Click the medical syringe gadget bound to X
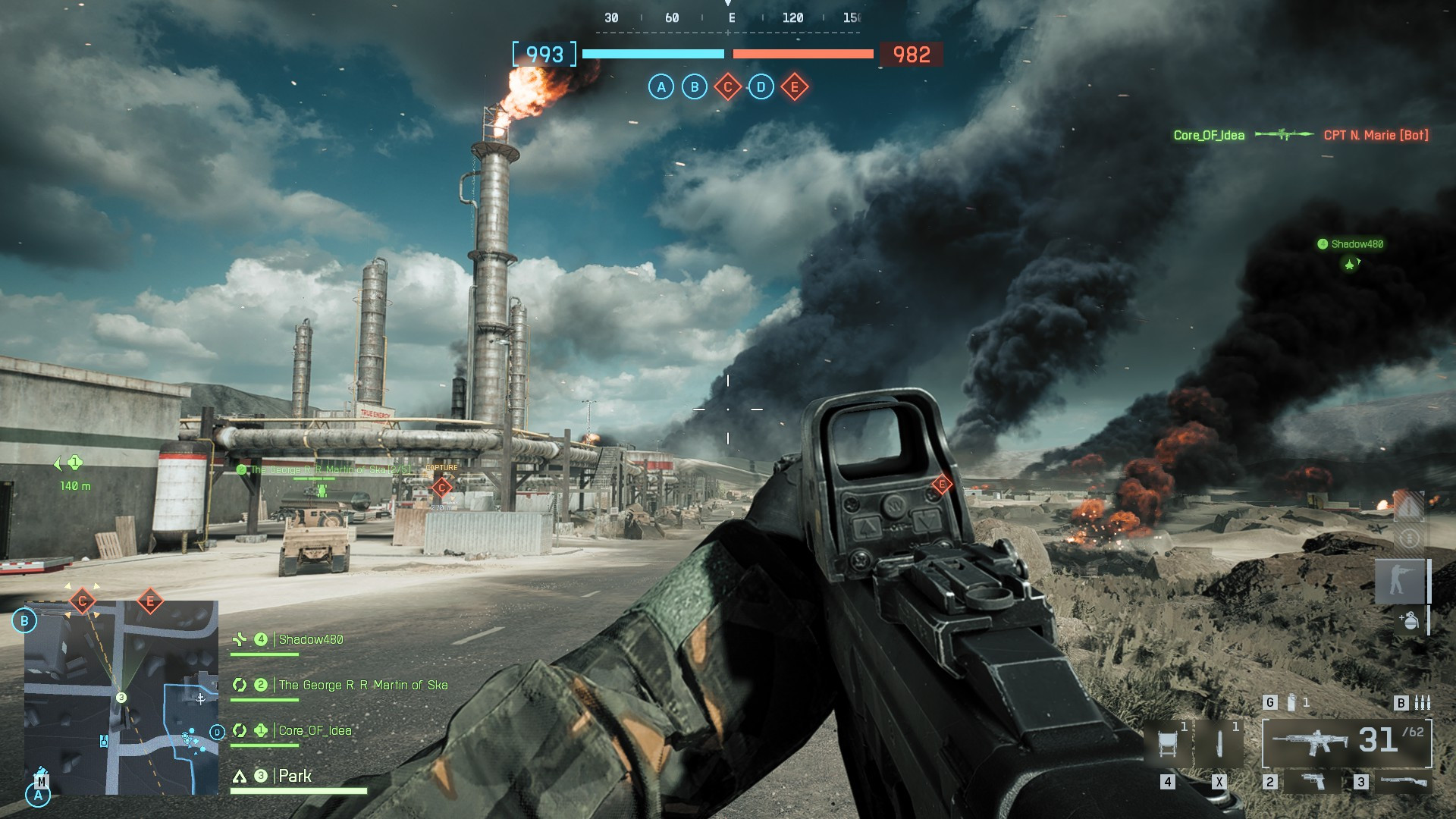The height and width of the screenshot is (819, 1456). (1219, 743)
